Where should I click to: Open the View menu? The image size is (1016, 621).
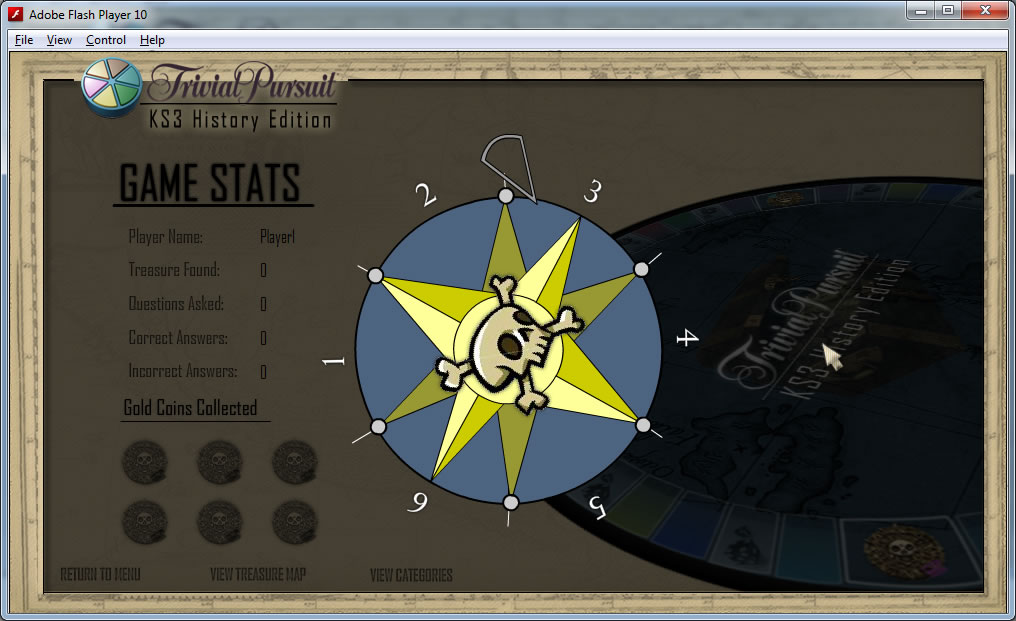[x=59, y=40]
